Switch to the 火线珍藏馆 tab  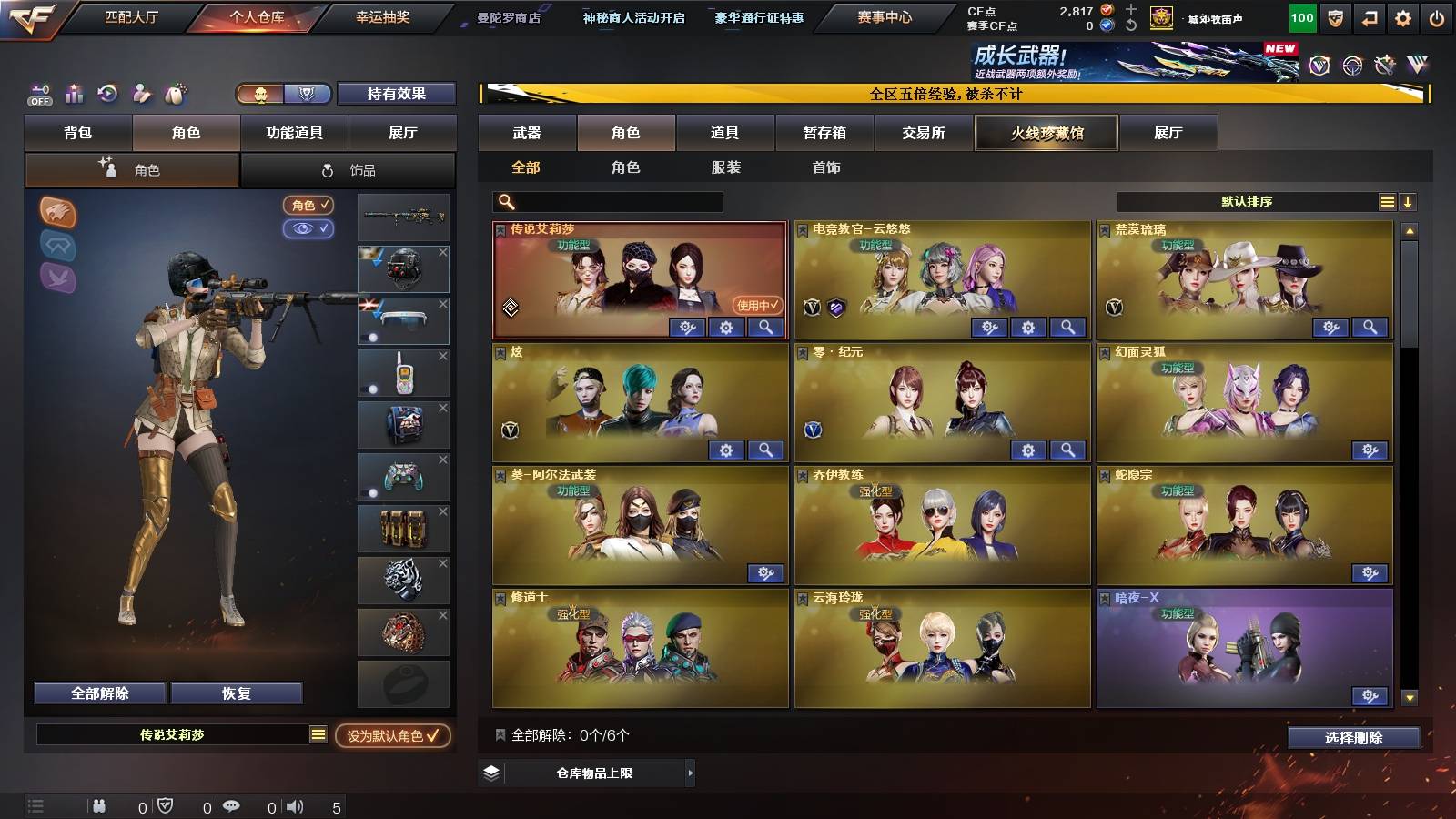(1046, 133)
